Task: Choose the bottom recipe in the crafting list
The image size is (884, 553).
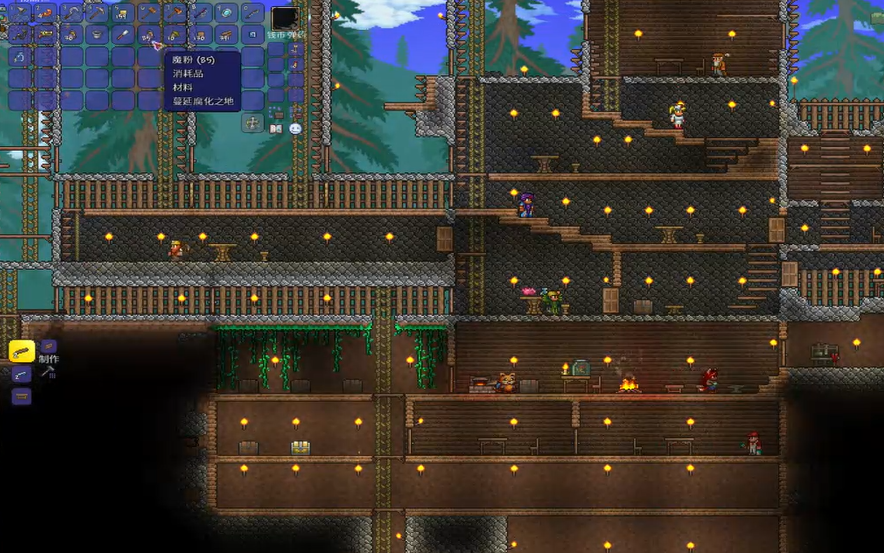Action: [21, 397]
